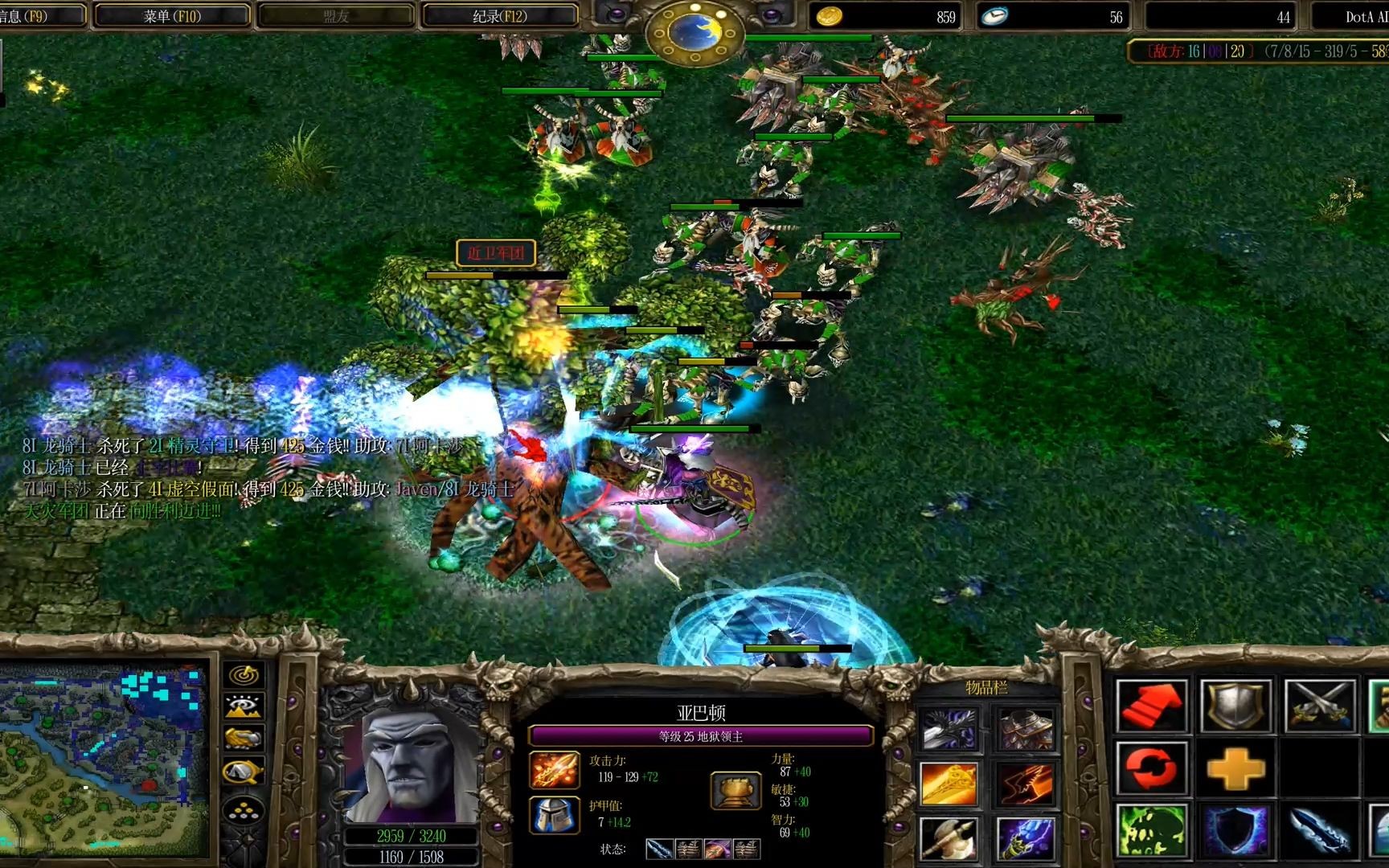
Task: Open the 纪录 (F12) log
Action: (x=499, y=16)
